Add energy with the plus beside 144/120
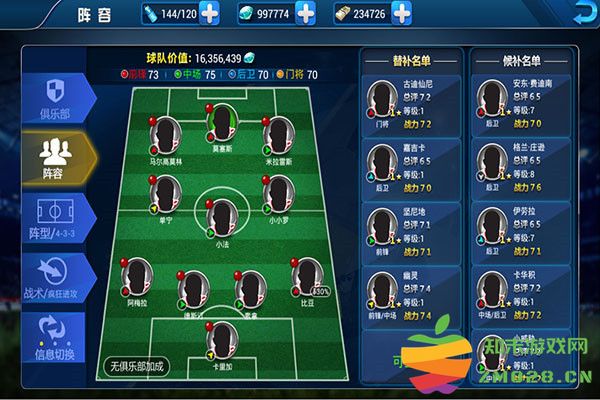The width and height of the screenshot is (600, 400). [209, 14]
